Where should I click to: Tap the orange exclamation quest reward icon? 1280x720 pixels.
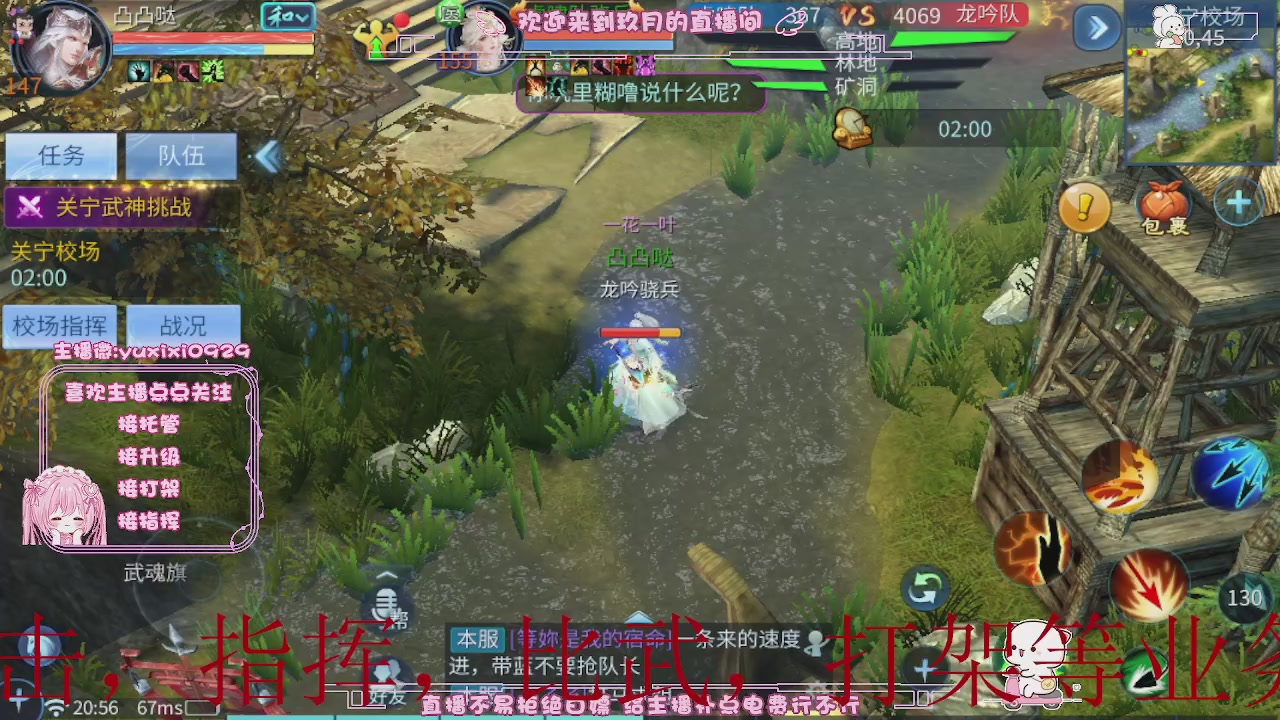pyautogui.click(x=1085, y=207)
